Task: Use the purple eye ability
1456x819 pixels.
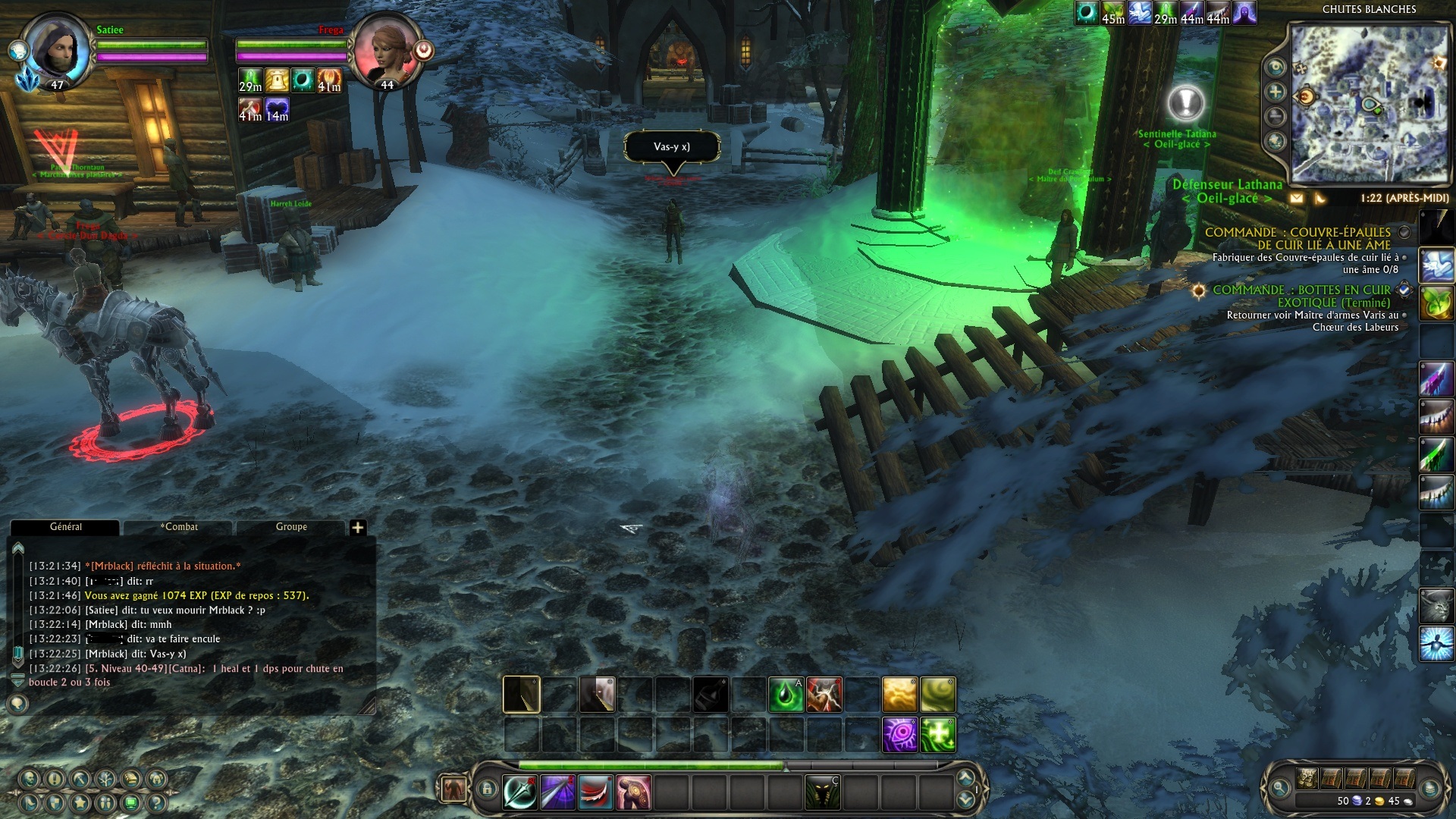Action: tap(900, 735)
